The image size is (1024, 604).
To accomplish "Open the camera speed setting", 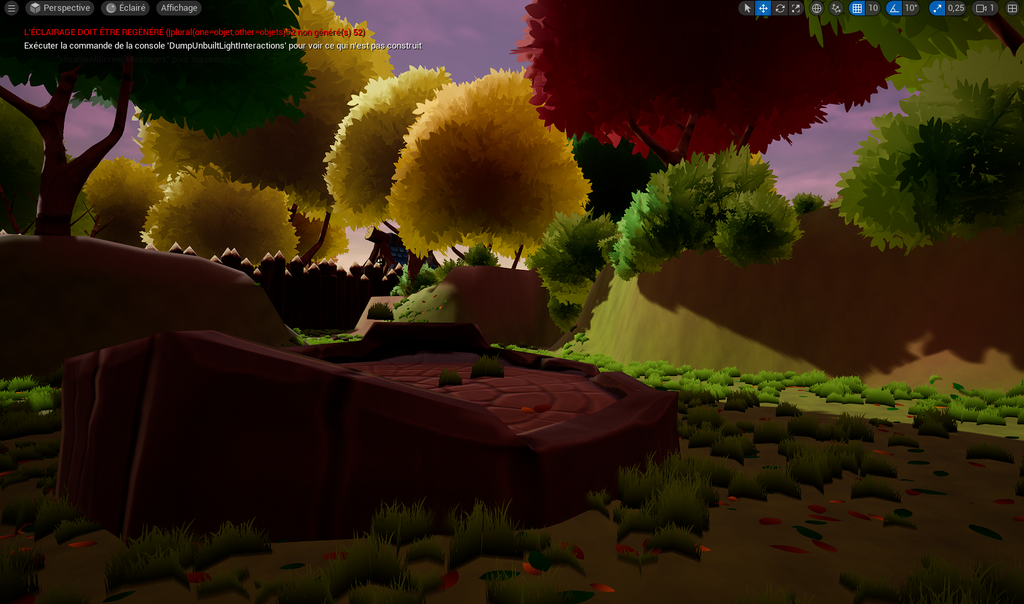I will pos(986,8).
